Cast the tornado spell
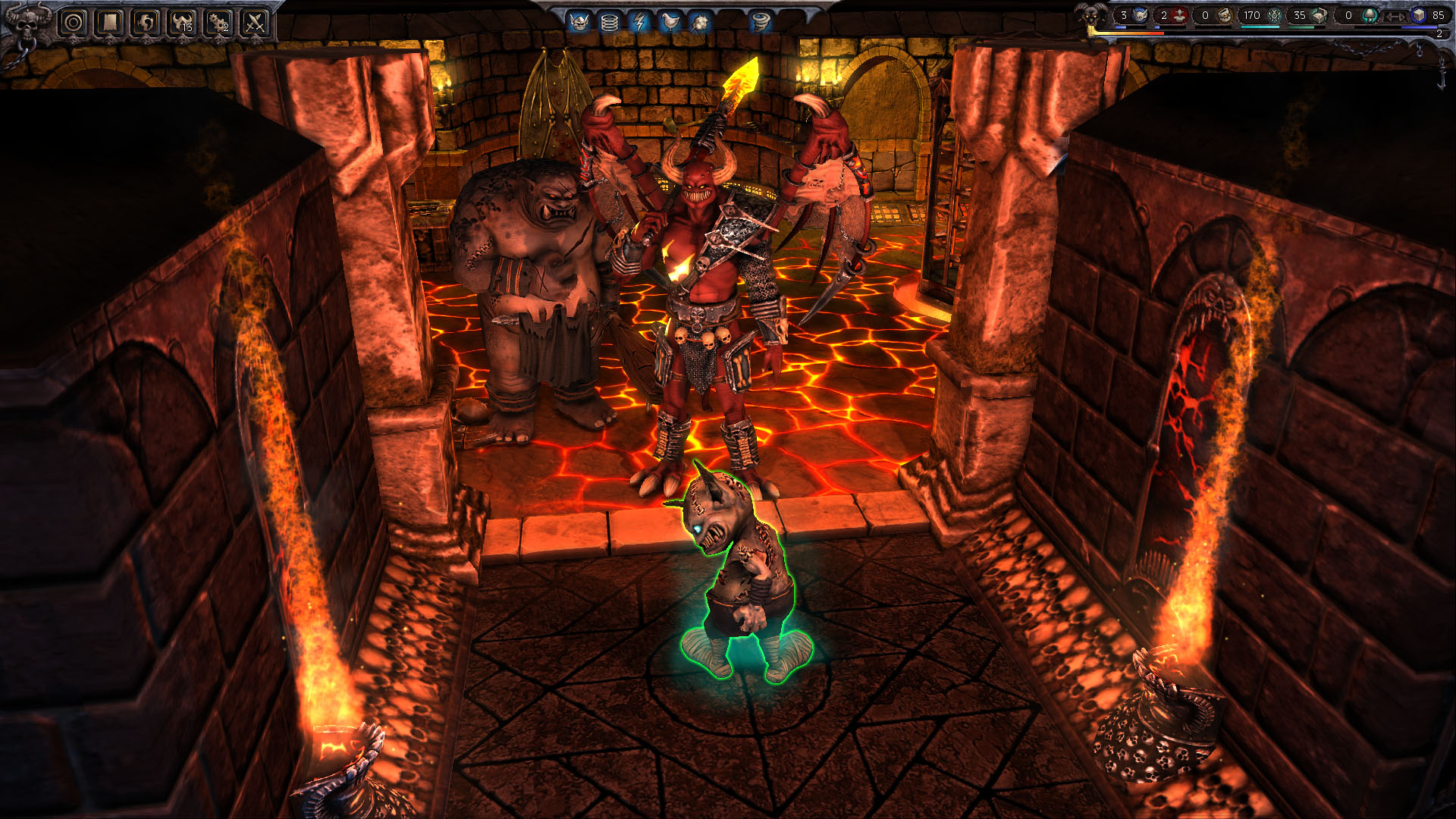Viewport: 1456px width, 819px height. (761, 22)
